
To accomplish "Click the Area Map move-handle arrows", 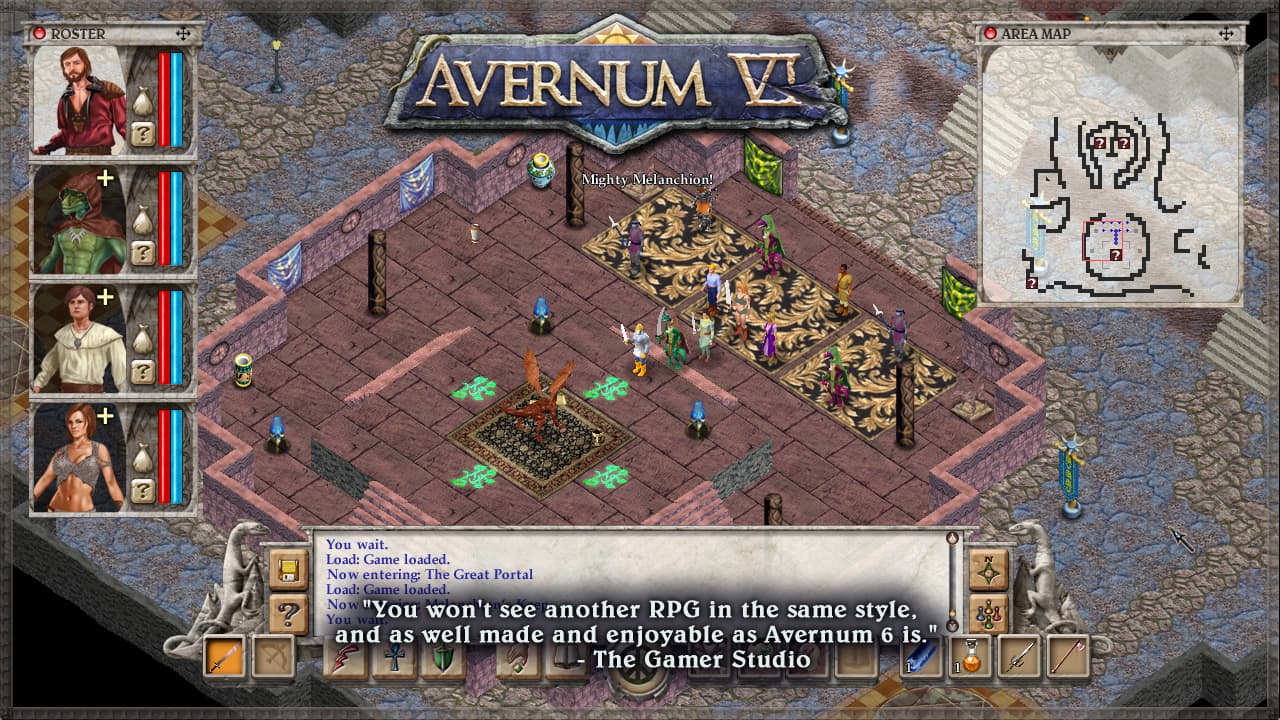I will point(1227,33).
